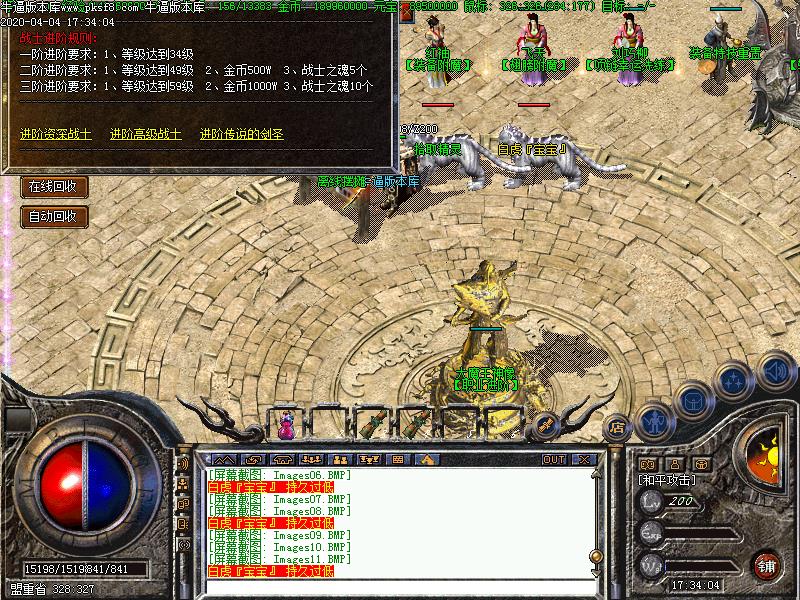Close the chat panel with X

coord(584,459)
